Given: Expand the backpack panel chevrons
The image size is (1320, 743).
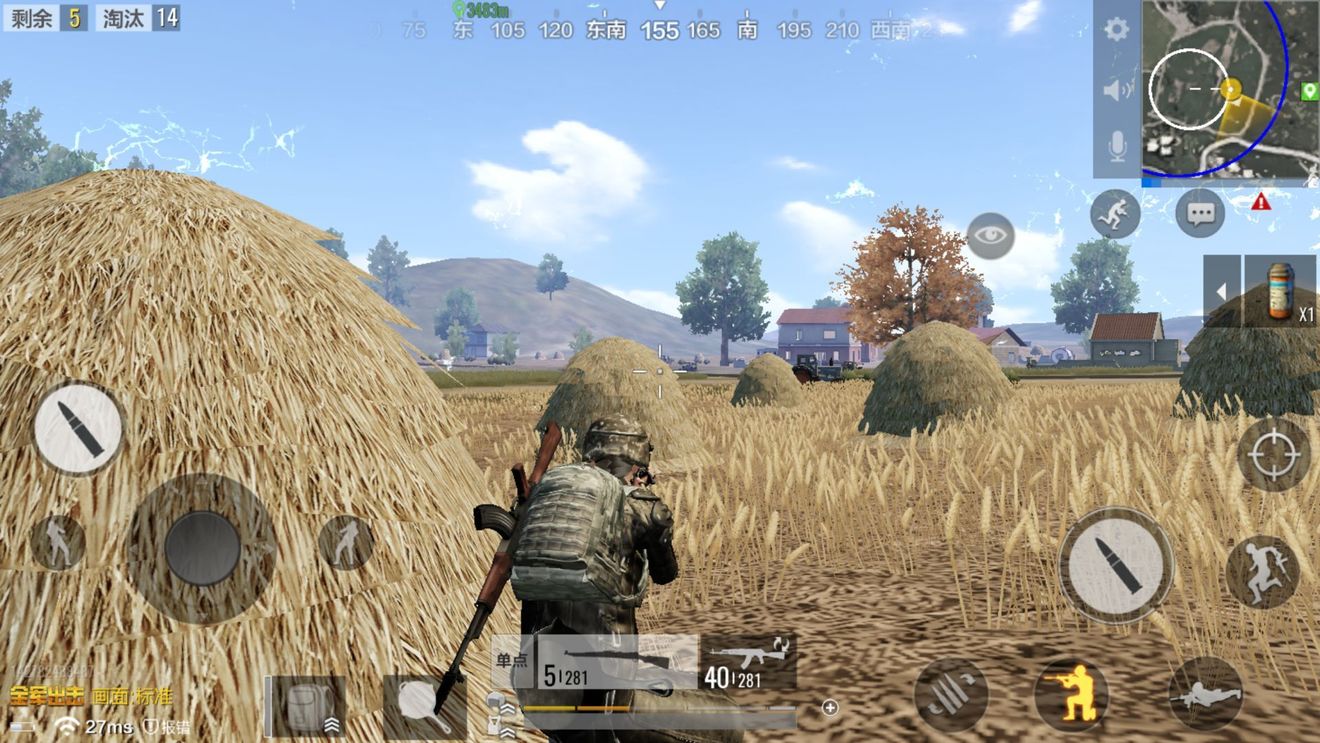Looking at the screenshot, I should coord(333,726).
